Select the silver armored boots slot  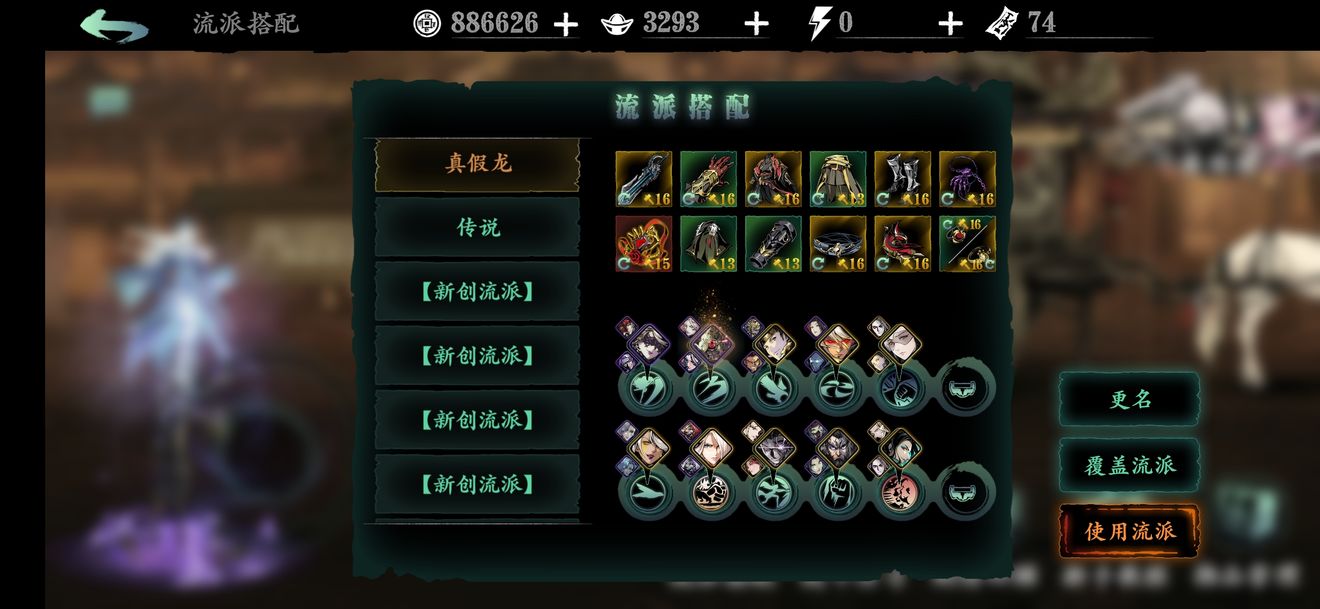[x=902, y=179]
